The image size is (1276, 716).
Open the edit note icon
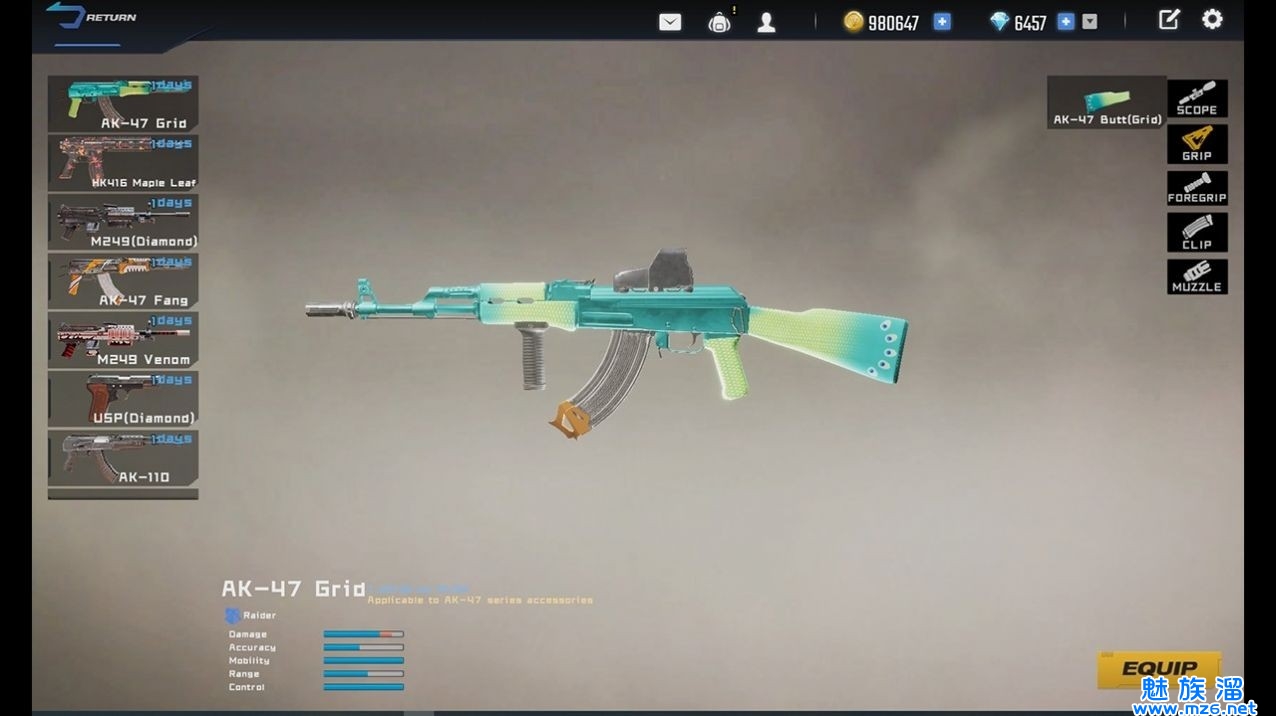tap(1168, 20)
